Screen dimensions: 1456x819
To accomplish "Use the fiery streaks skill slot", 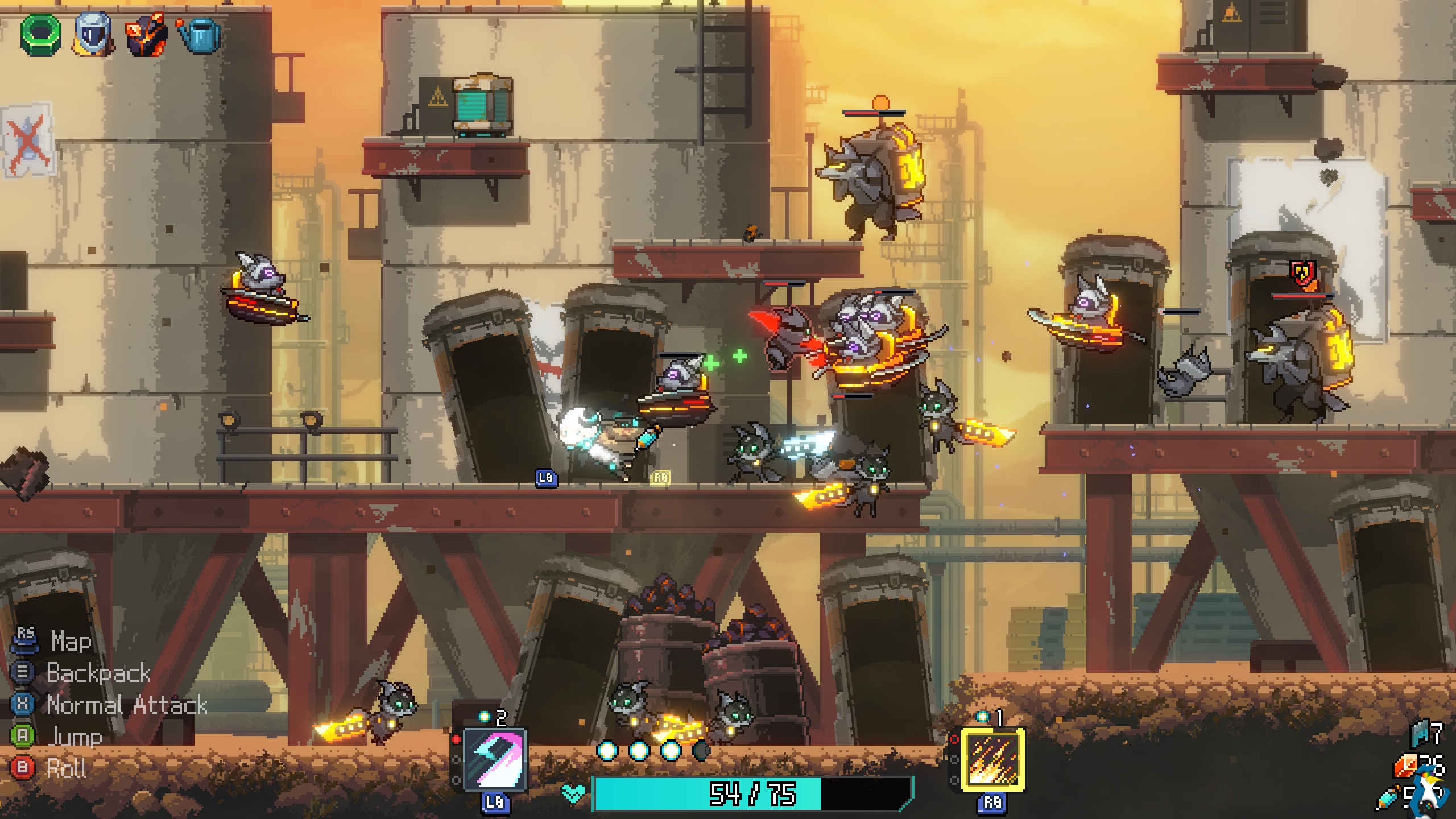I will click(992, 760).
